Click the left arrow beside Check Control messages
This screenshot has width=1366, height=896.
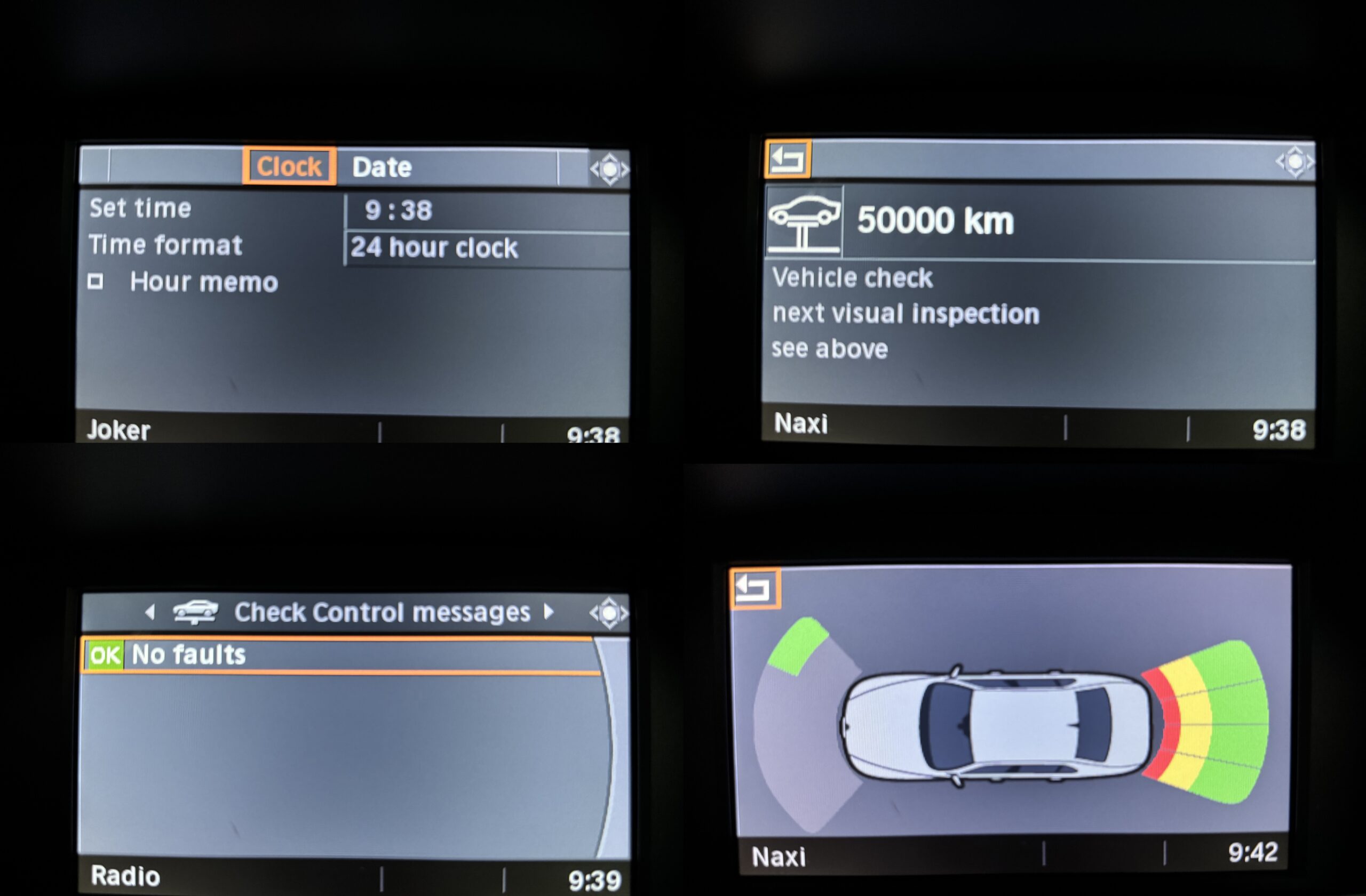(x=150, y=613)
